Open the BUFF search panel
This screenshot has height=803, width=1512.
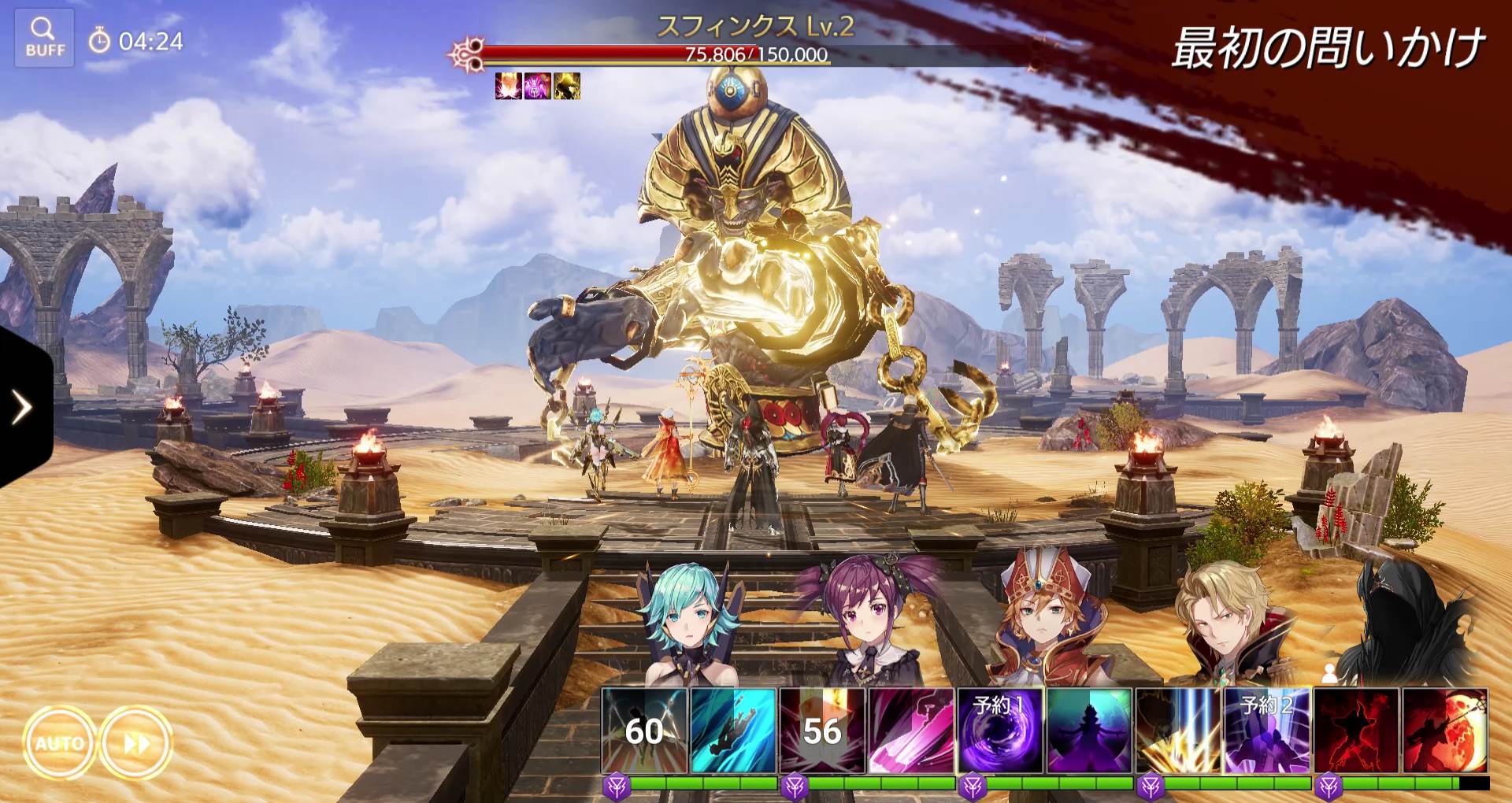point(45,36)
